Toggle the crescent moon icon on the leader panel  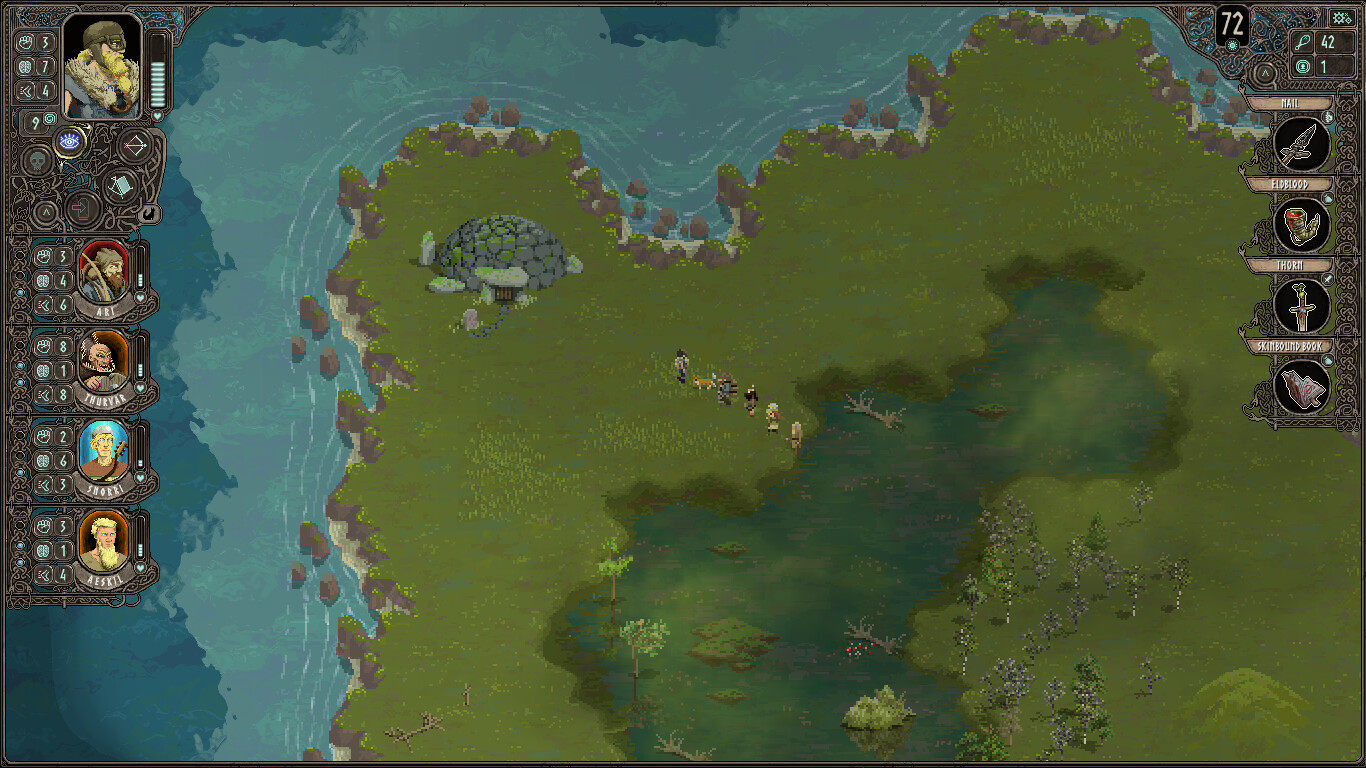coord(148,214)
